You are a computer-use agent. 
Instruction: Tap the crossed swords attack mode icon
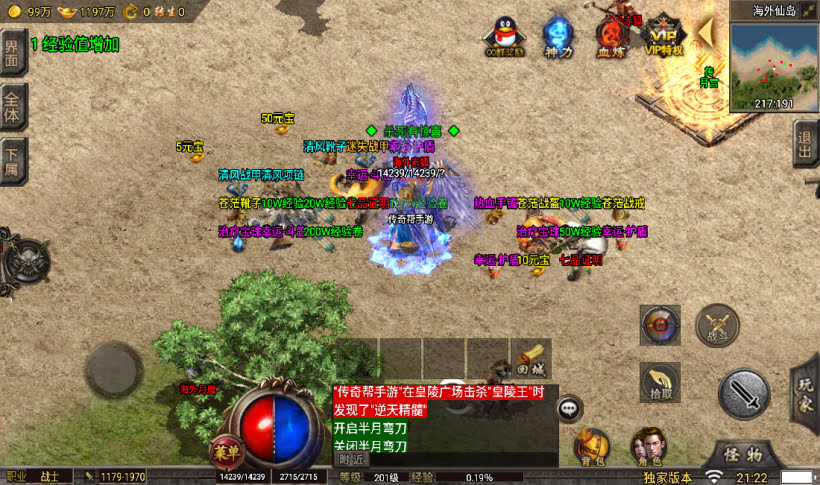point(717,325)
